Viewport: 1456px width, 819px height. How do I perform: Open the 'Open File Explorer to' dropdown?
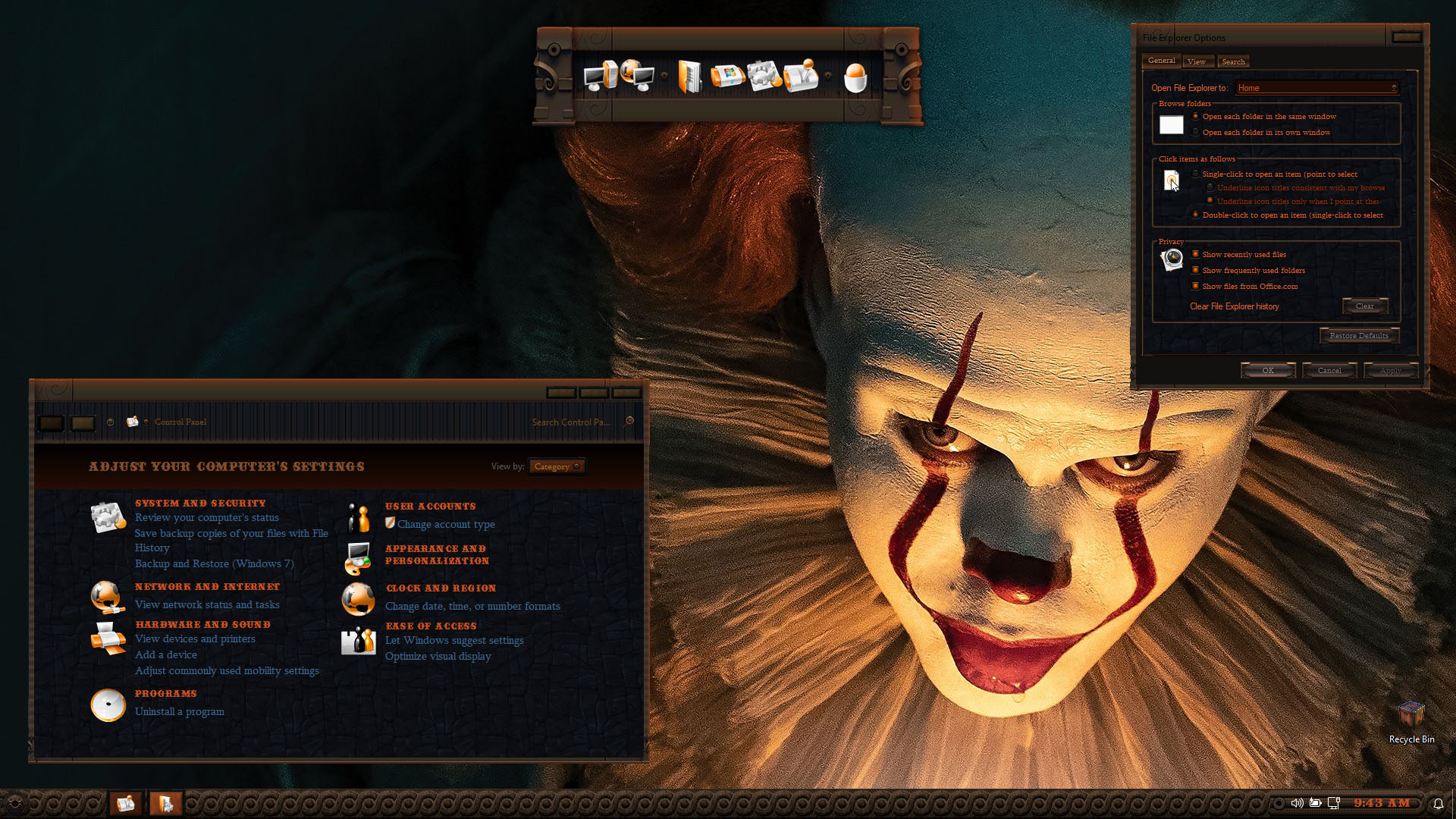click(1316, 88)
